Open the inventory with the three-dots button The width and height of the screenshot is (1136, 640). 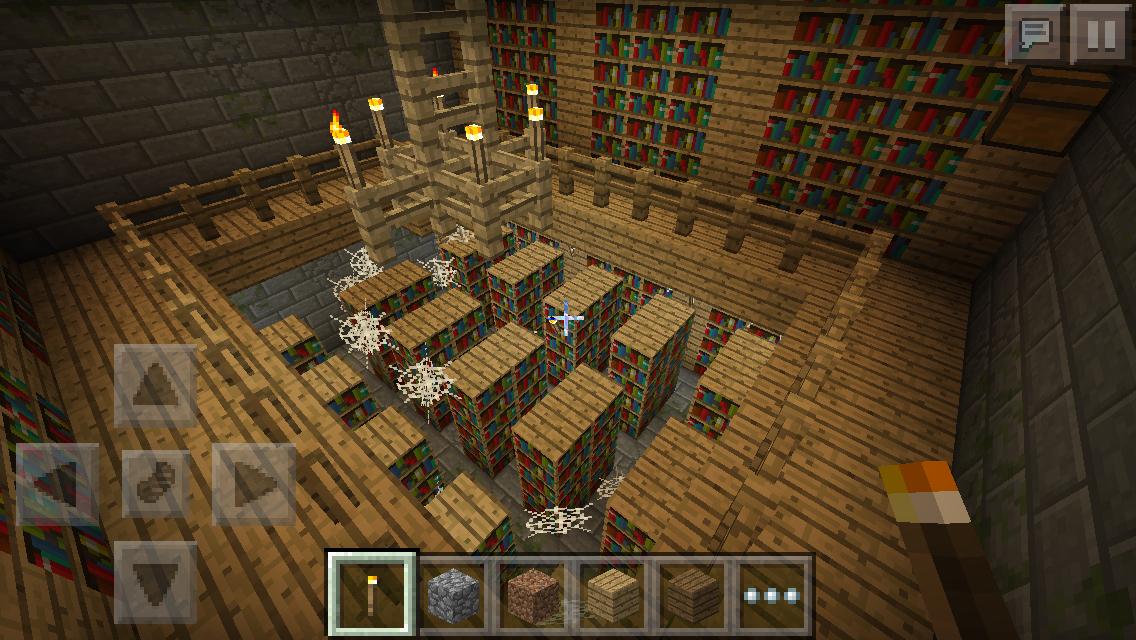(770, 594)
